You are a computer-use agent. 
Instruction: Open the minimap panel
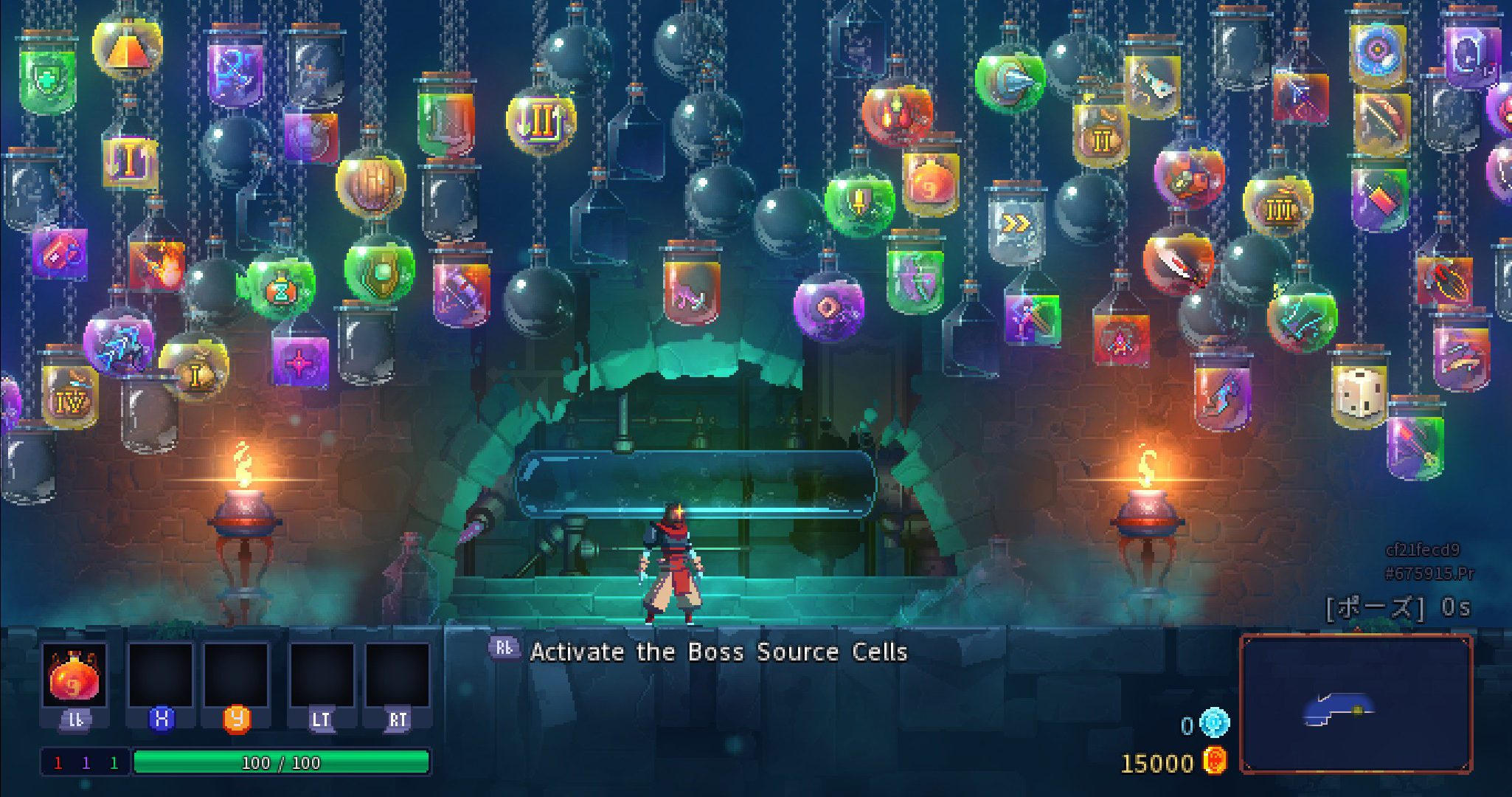(1356, 703)
